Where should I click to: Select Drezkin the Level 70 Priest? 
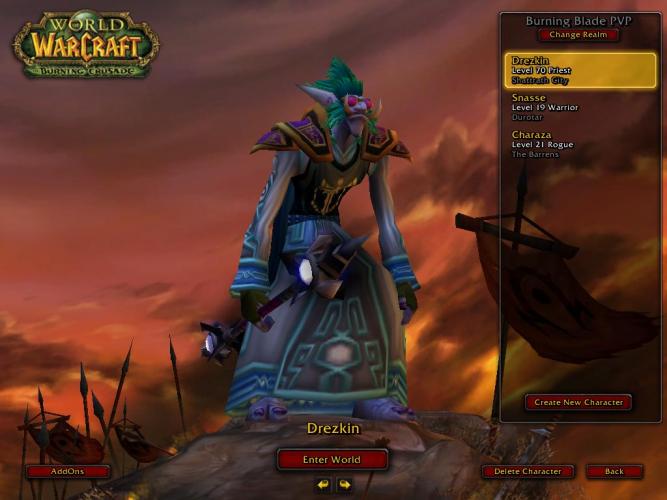click(580, 70)
